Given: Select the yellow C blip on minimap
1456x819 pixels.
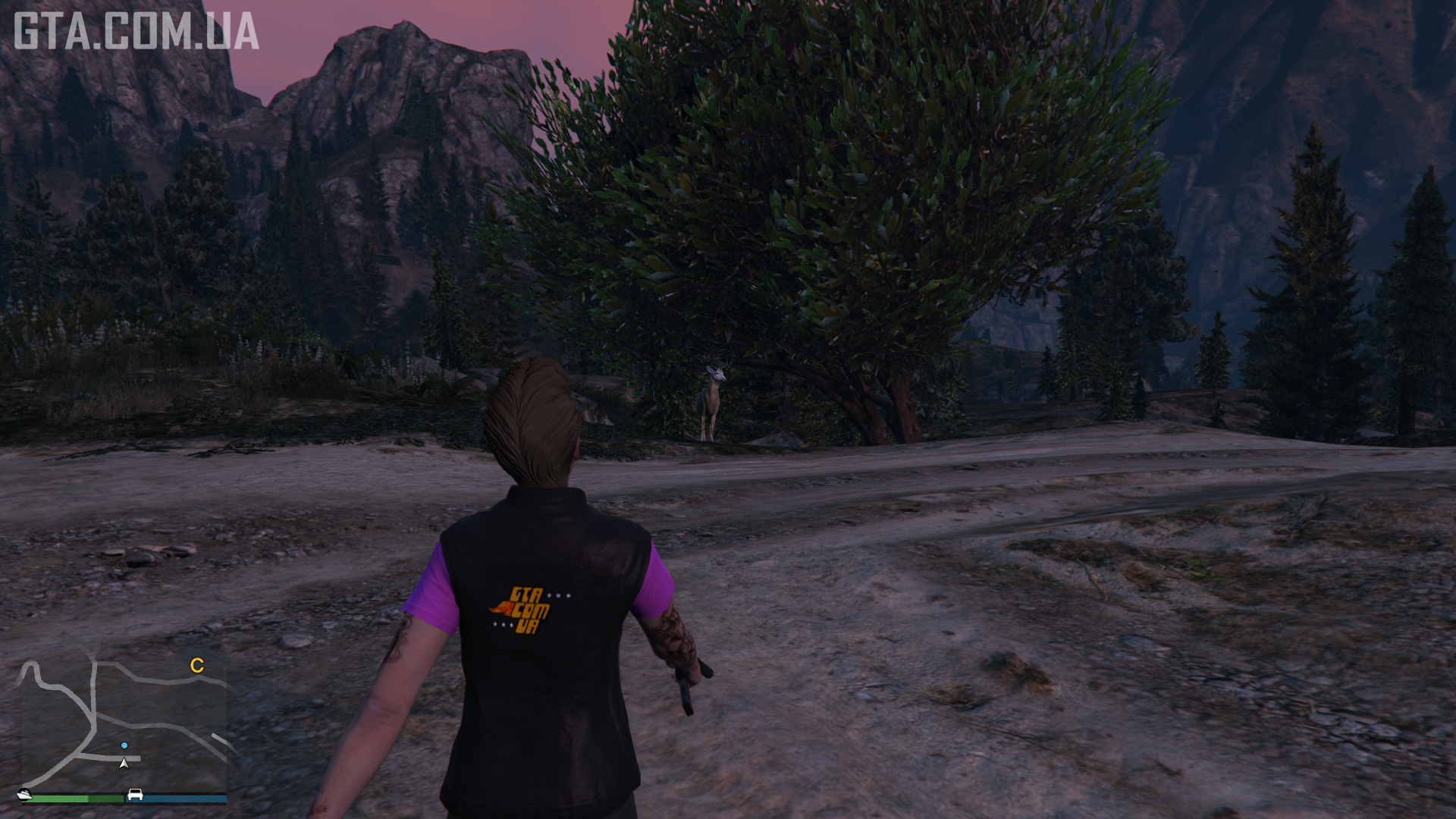Looking at the screenshot, I should (x=197, y=666).
